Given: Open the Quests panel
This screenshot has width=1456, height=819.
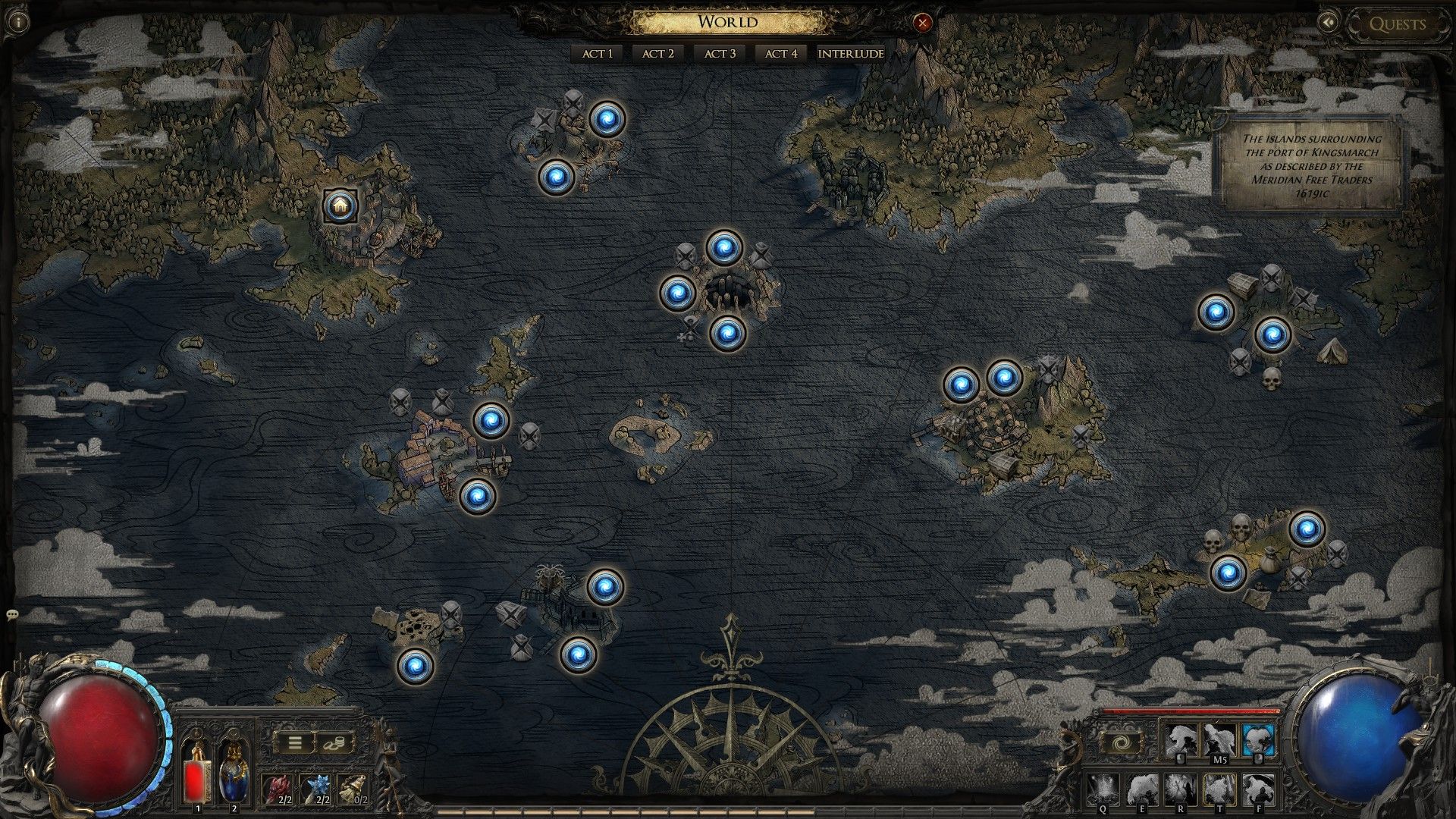Looking at the screenshot, I should [1397, 24].
